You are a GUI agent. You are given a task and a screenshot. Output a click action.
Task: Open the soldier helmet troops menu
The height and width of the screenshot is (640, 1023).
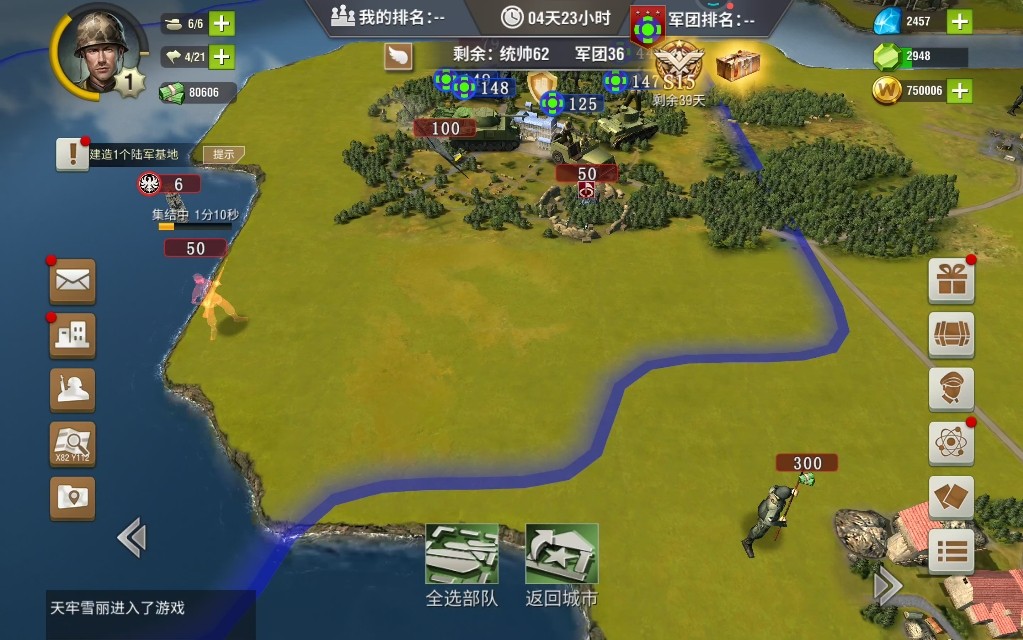tap(73, 390)
